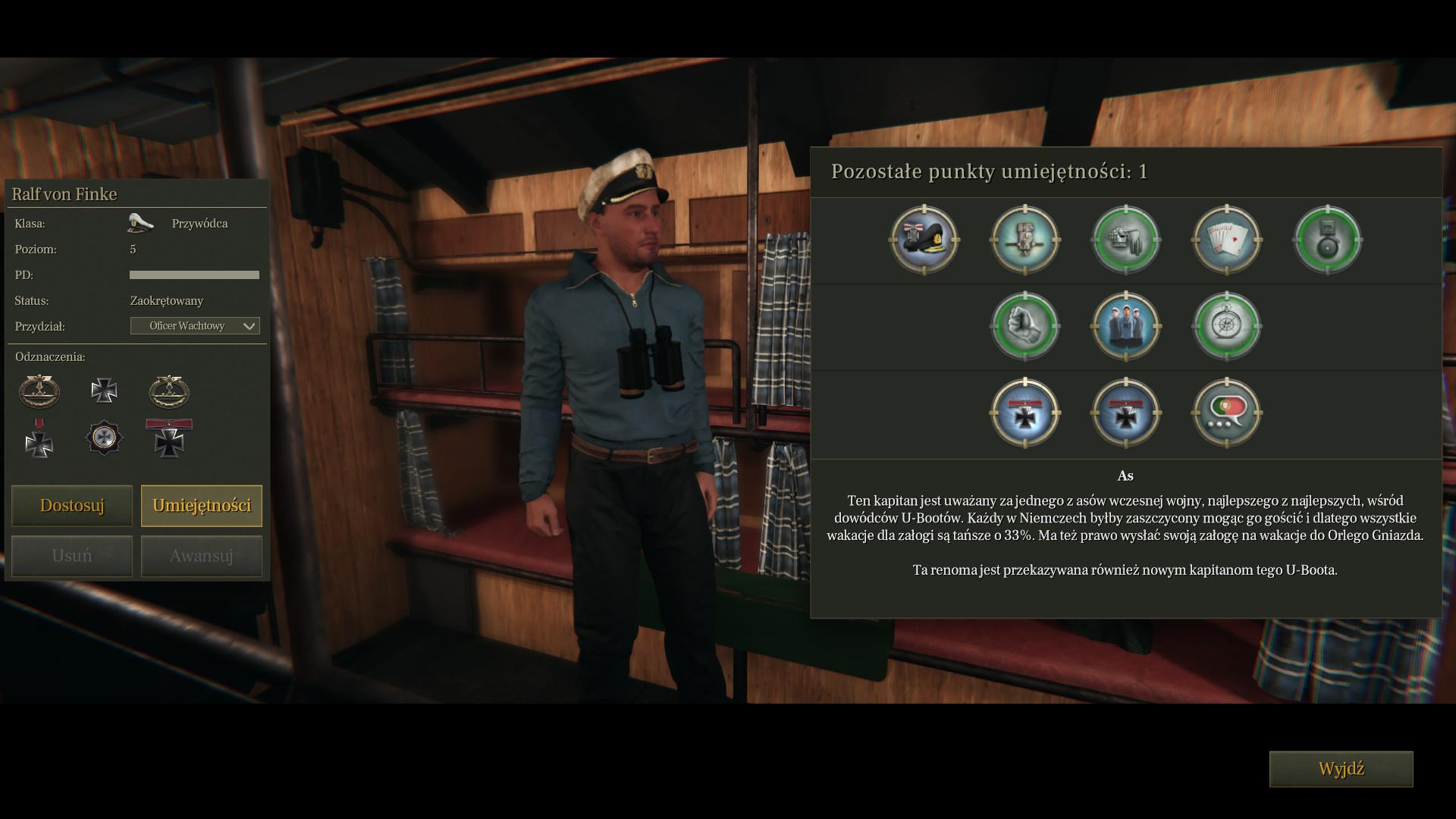Select the captain's cap skill icon
Image resolution: width=1456 pixels, height=819 pixels.
click(x=924, y=240)
